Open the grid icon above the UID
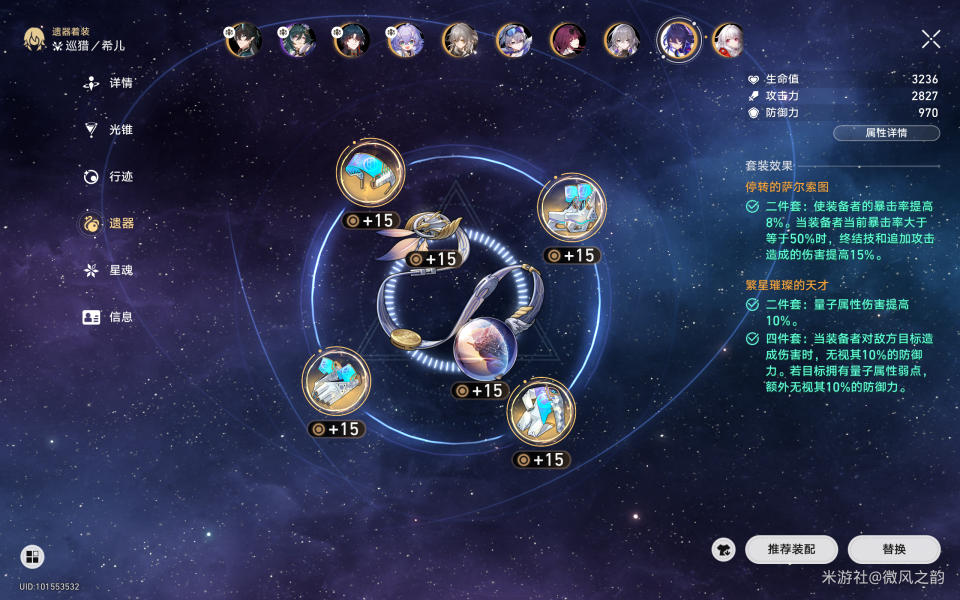 click(x=32, y=557)
